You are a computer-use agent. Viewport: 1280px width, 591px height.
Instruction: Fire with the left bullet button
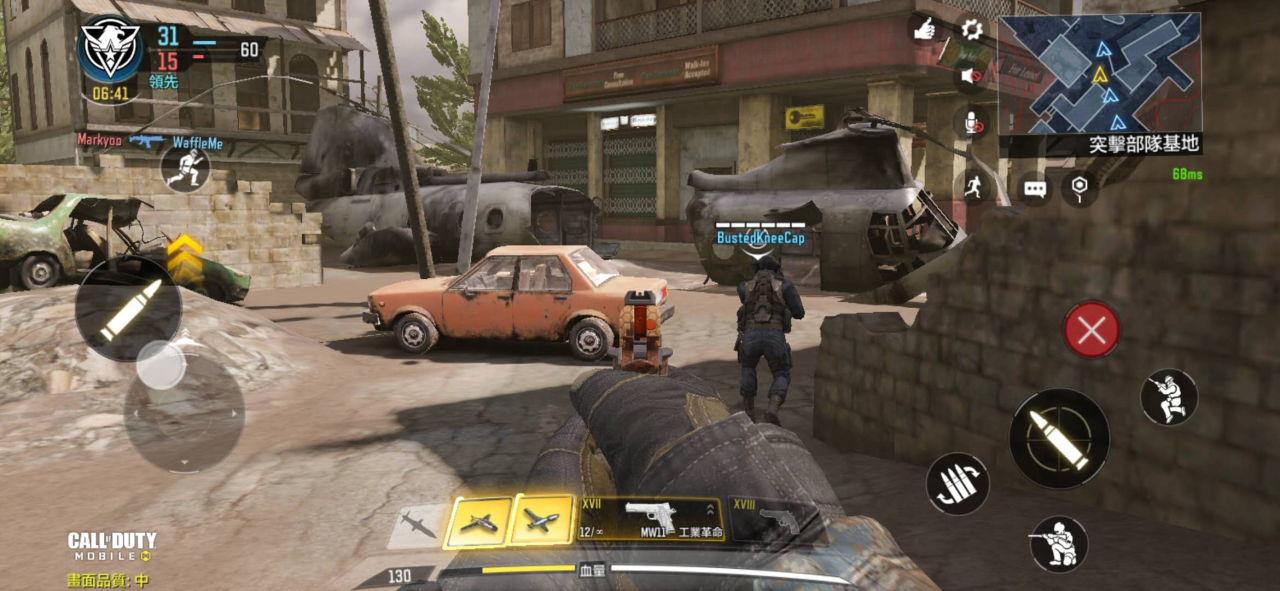click(128, 308)
